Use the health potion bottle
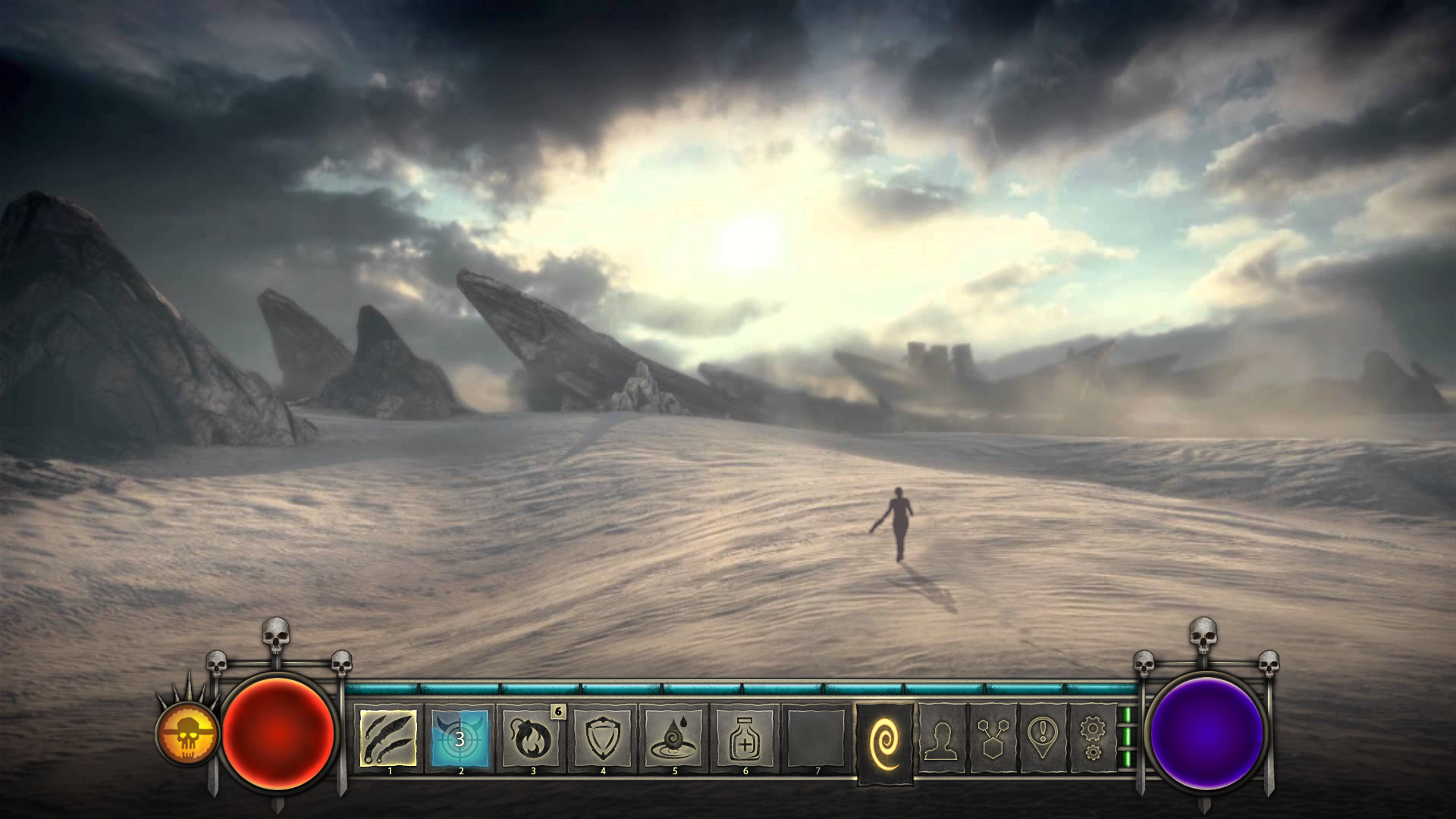Image resolution: width=1456 pixels, height=819 pixels. (x=745, y=737)
